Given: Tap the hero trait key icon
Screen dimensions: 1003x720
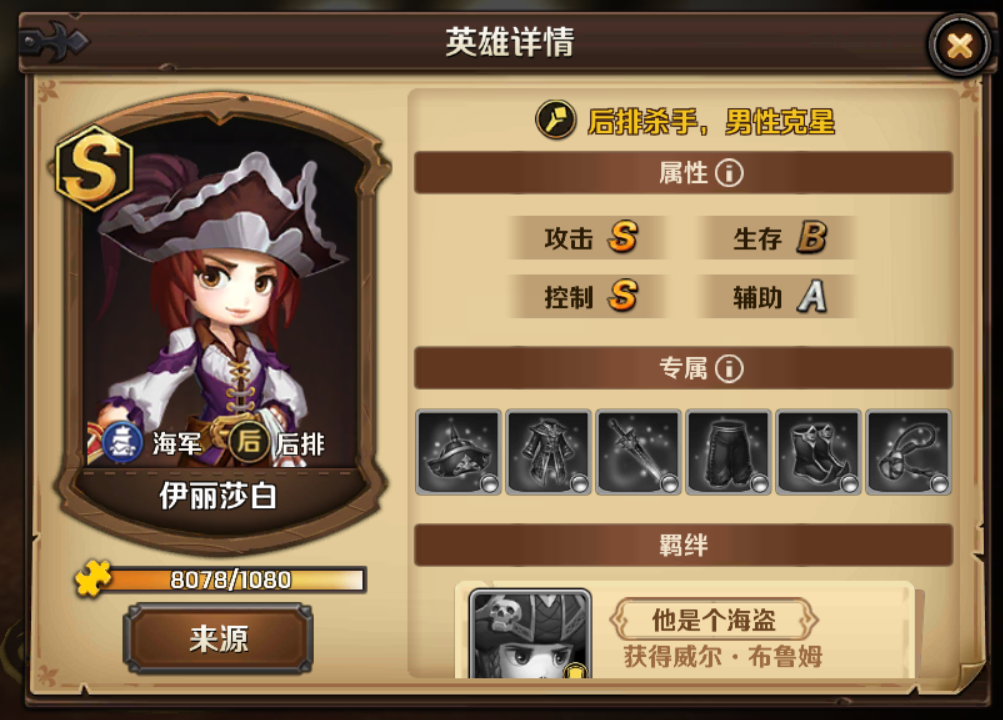Looking at the screenshot, I should click(x=554, y=121).
